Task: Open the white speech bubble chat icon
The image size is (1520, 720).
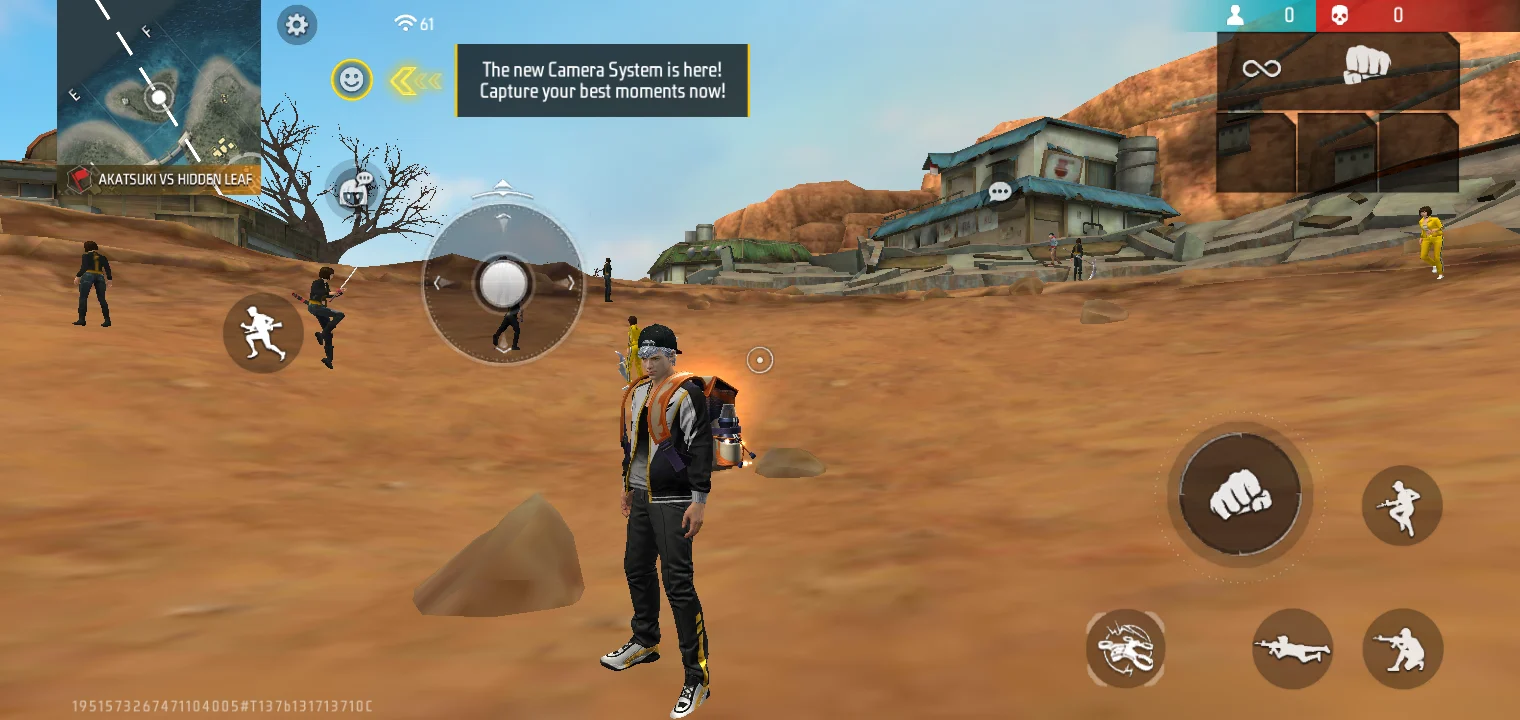Action: [1000, 191]
